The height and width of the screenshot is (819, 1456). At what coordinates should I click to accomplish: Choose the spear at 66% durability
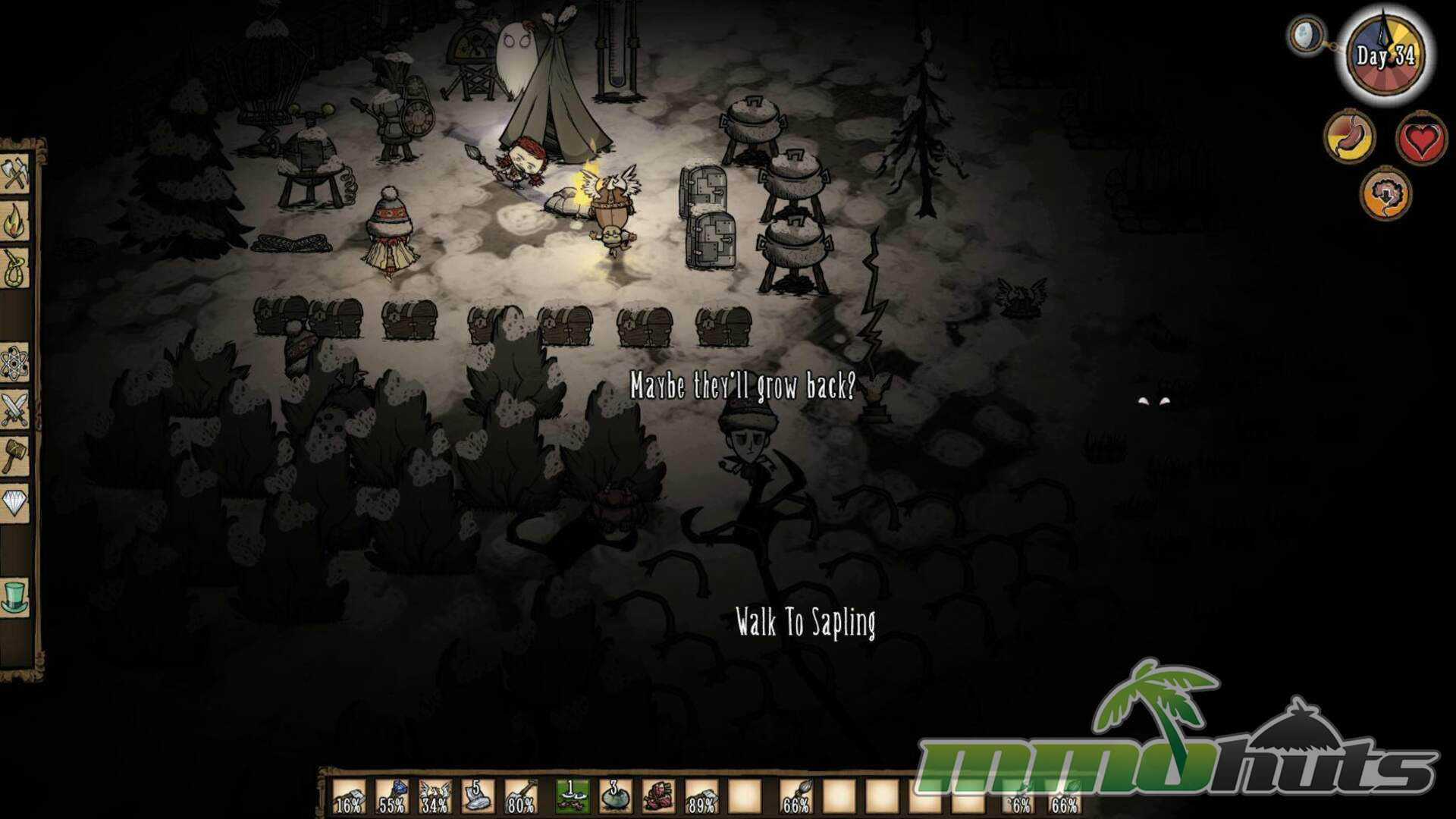tap(795, 796)
